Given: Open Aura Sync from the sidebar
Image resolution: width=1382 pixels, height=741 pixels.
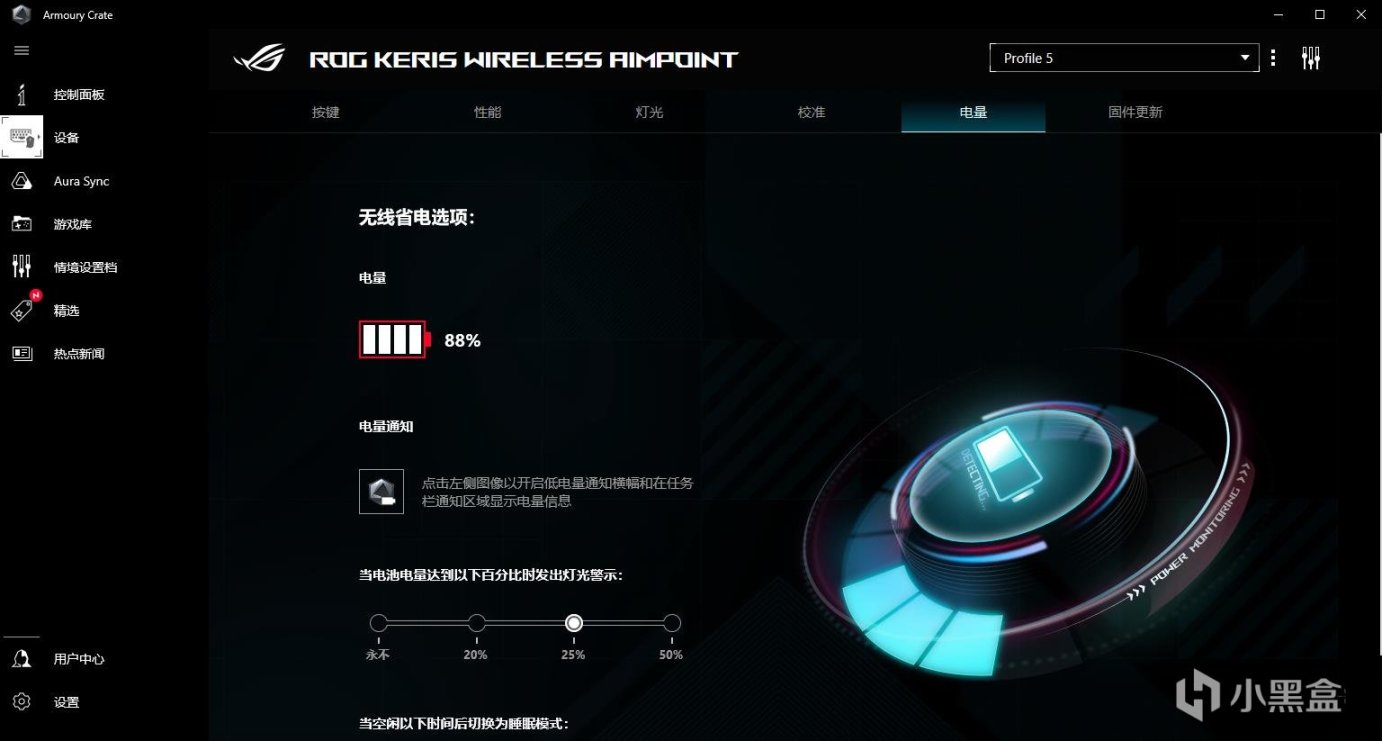Looking at the screenshot, I should coord(80,181).
